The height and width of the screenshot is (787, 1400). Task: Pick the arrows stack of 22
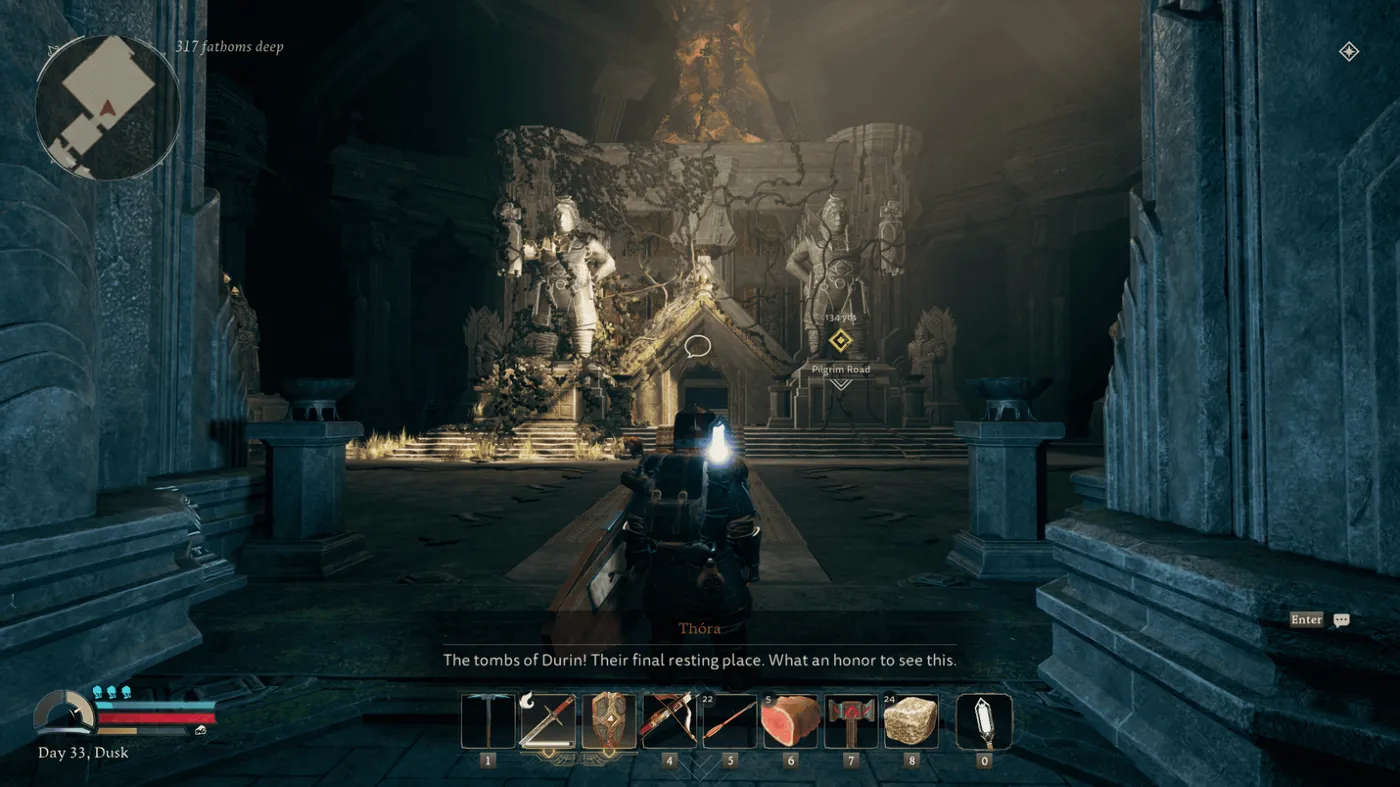click(729, 721)
